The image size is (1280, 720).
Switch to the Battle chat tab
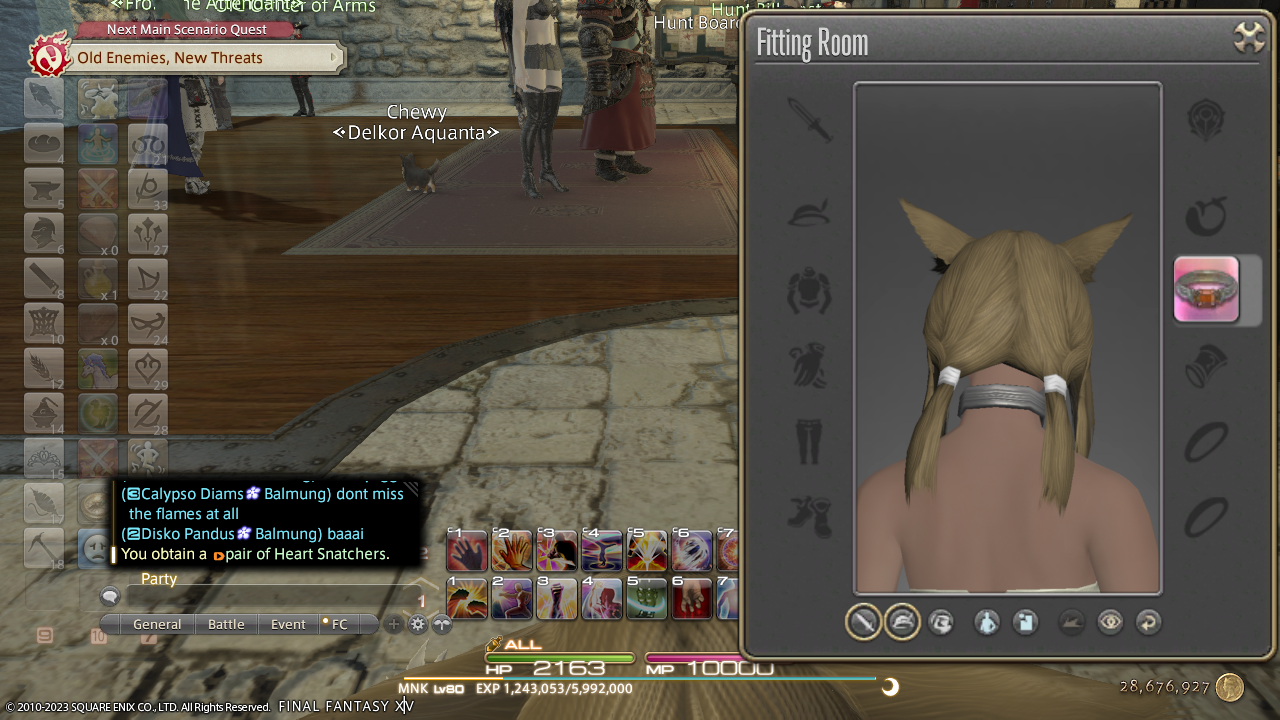click(226, 624)
